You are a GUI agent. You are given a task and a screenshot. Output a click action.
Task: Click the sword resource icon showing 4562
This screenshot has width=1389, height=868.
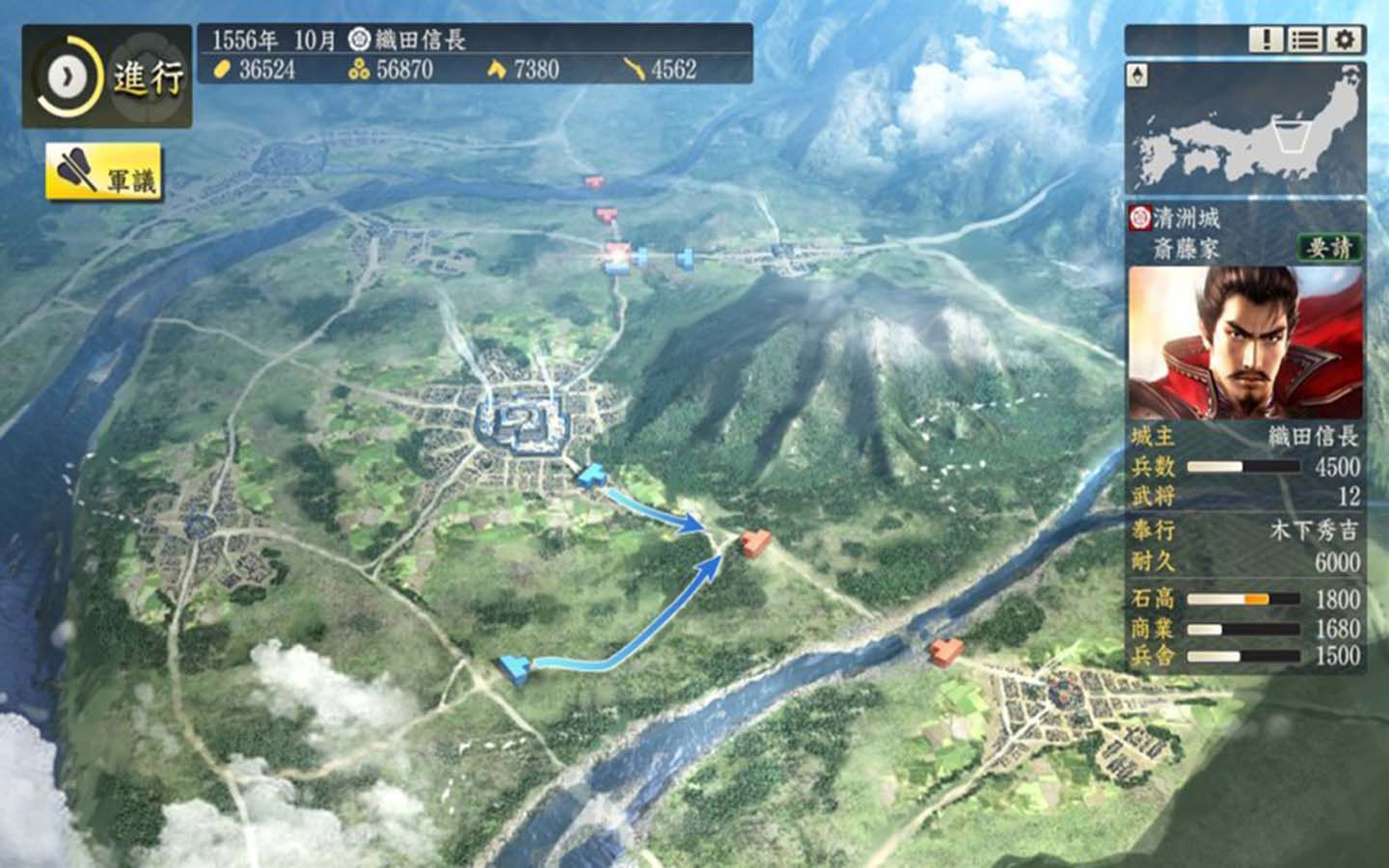(634, 69)
